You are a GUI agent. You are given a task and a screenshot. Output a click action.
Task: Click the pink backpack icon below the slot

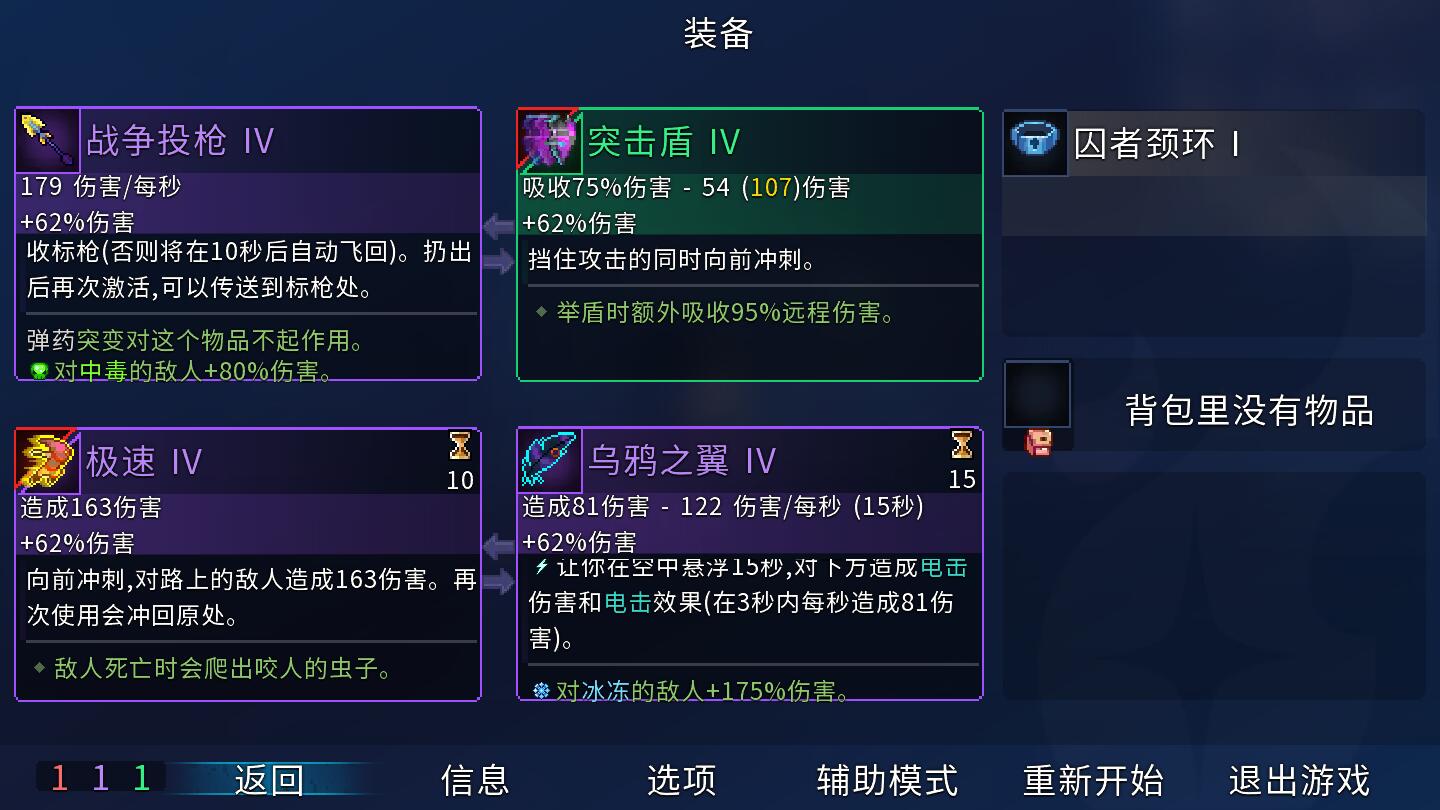click(1037, 441)
